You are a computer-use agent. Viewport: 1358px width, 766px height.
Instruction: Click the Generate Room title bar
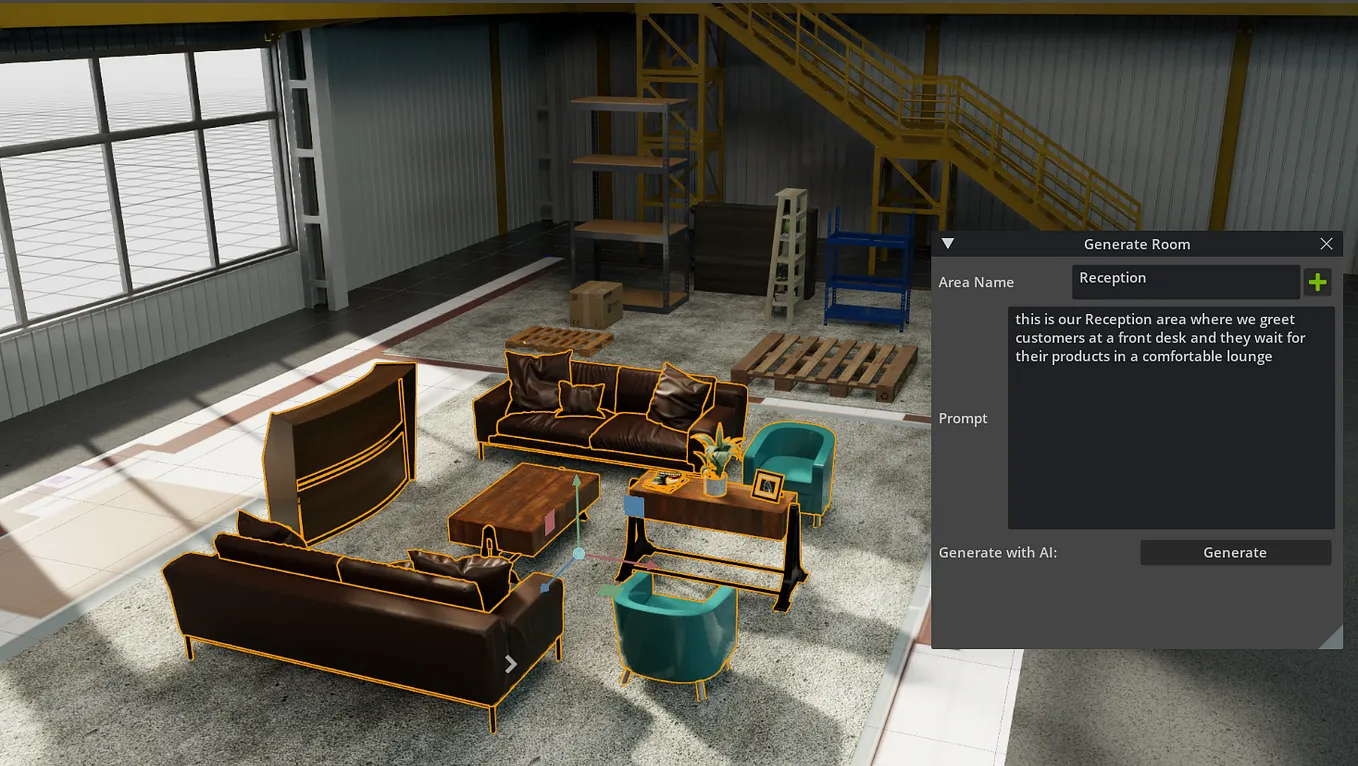(x=1137, y=243)
